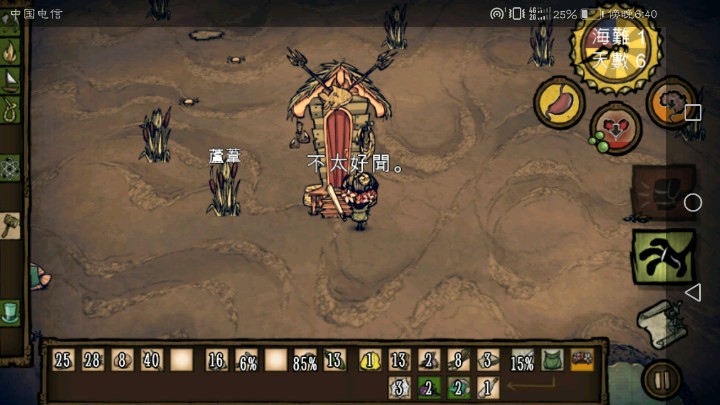Choose the inventory stack of 40
This screenshot has width=720, height=405.
(x=152, y=360)
